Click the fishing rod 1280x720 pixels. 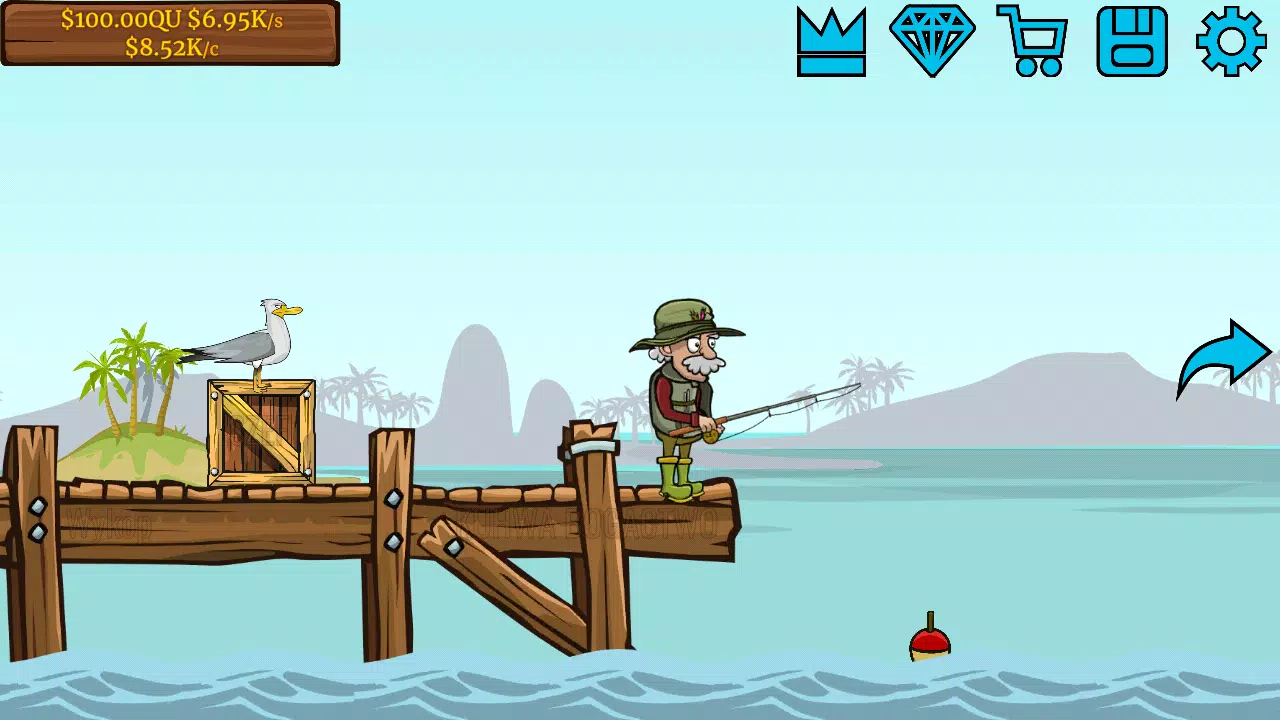point(790,405)
